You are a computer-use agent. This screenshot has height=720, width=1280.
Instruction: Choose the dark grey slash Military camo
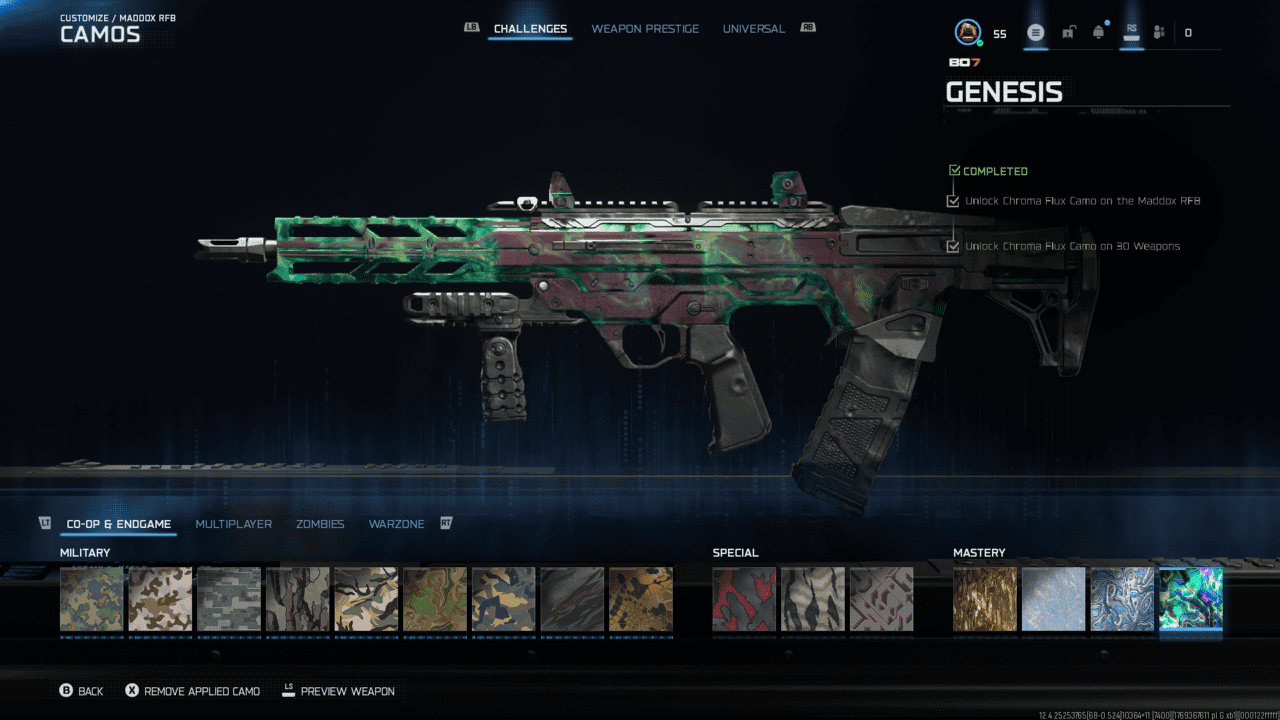click(572, 599)
